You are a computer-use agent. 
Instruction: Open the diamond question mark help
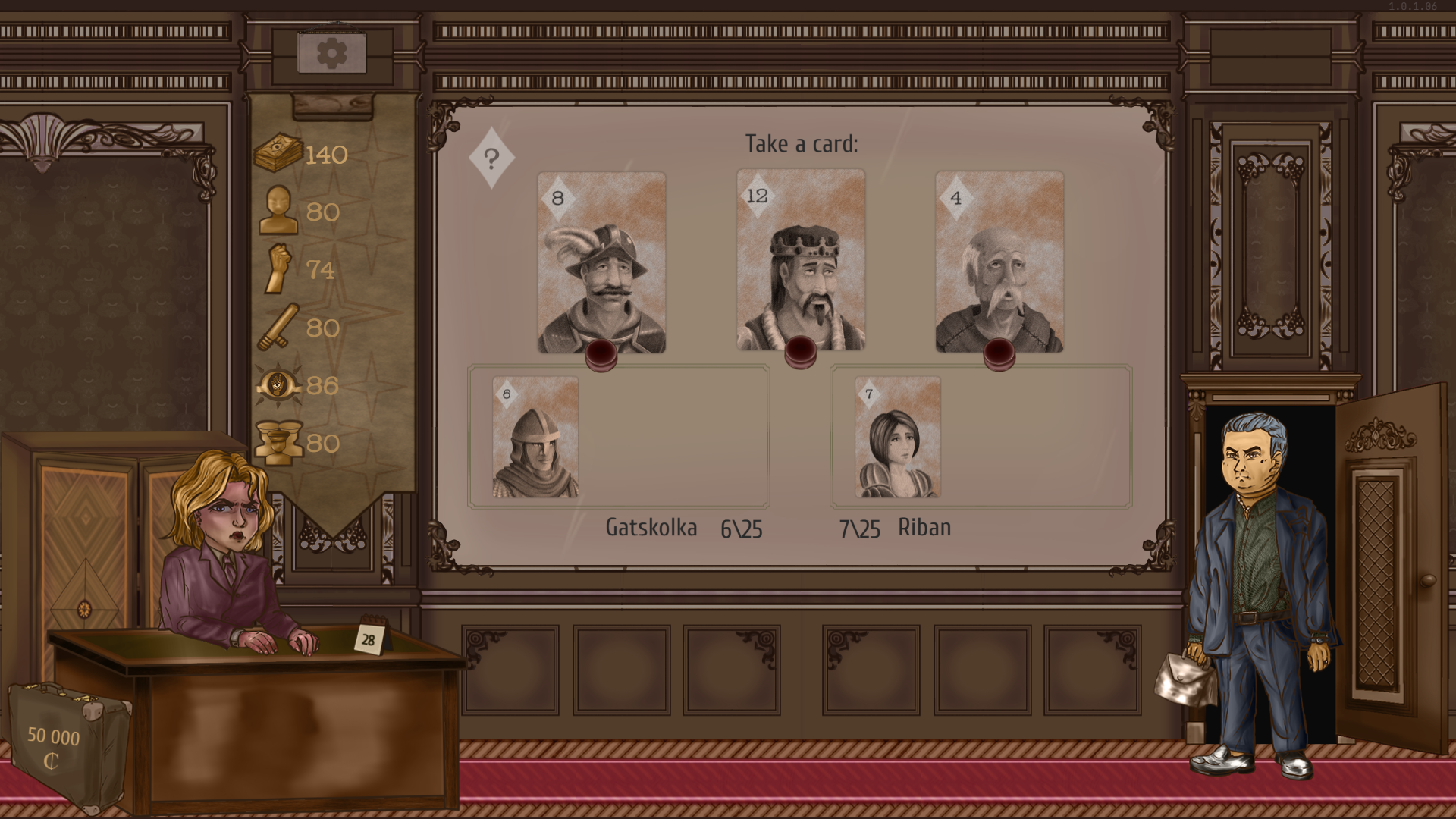pyautogui.click(x=492, y=157)
